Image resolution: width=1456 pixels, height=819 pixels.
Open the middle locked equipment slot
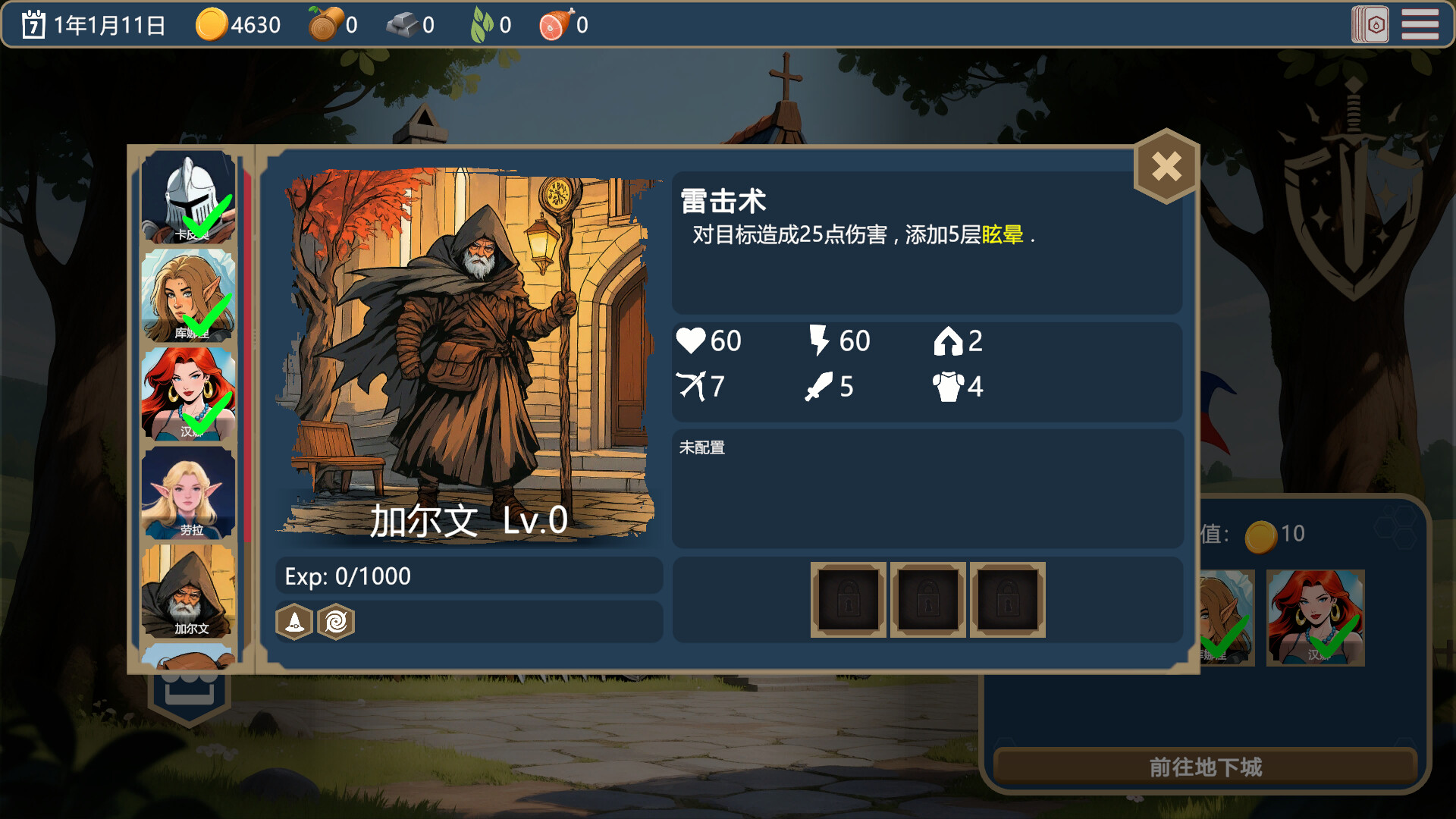(928, 599)
